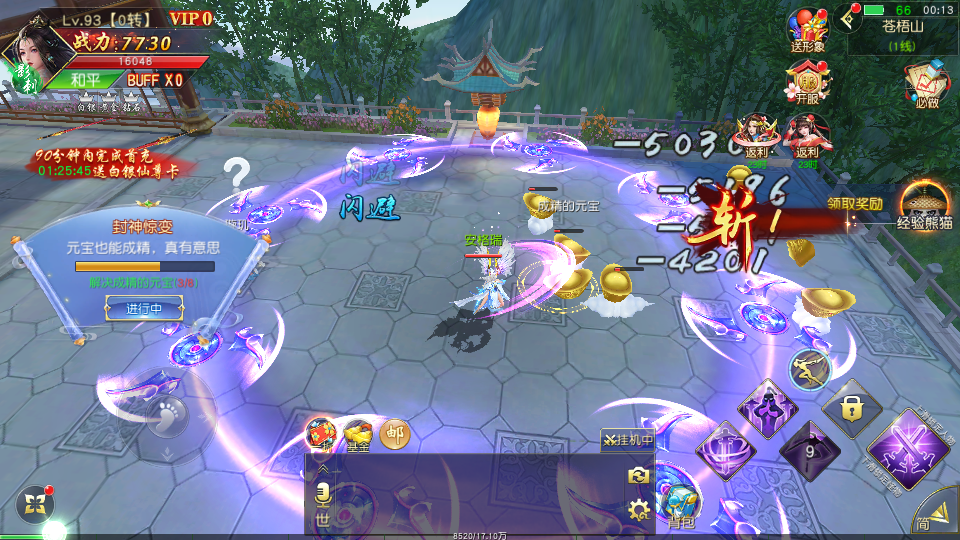Screen dimensions: 960x540
Task: Click the 进行中 quest progress button
Action: click(144, 309)
